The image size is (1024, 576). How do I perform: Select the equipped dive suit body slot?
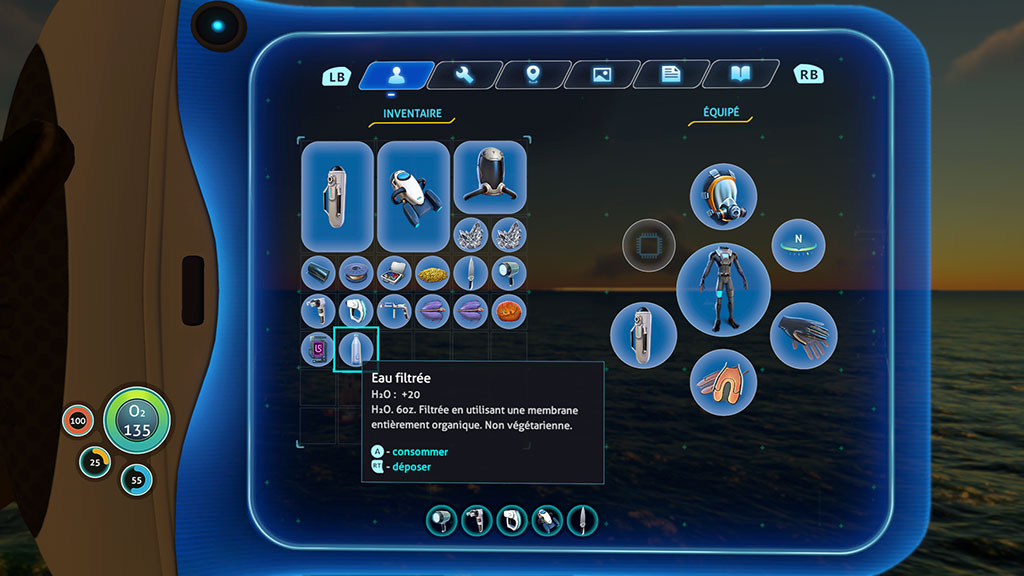[723, 290]
